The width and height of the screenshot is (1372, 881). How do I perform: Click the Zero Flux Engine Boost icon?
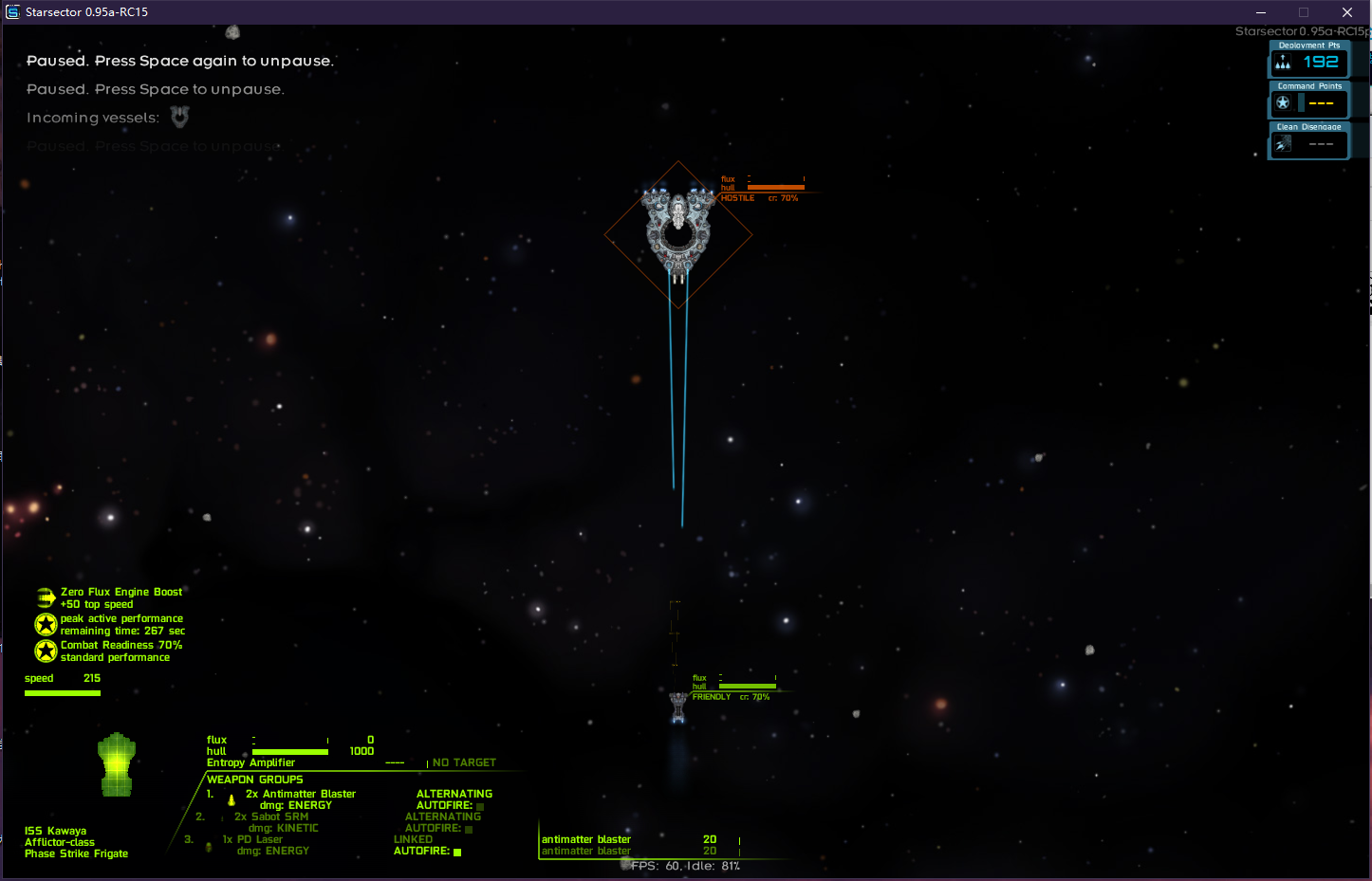point(46,597)
